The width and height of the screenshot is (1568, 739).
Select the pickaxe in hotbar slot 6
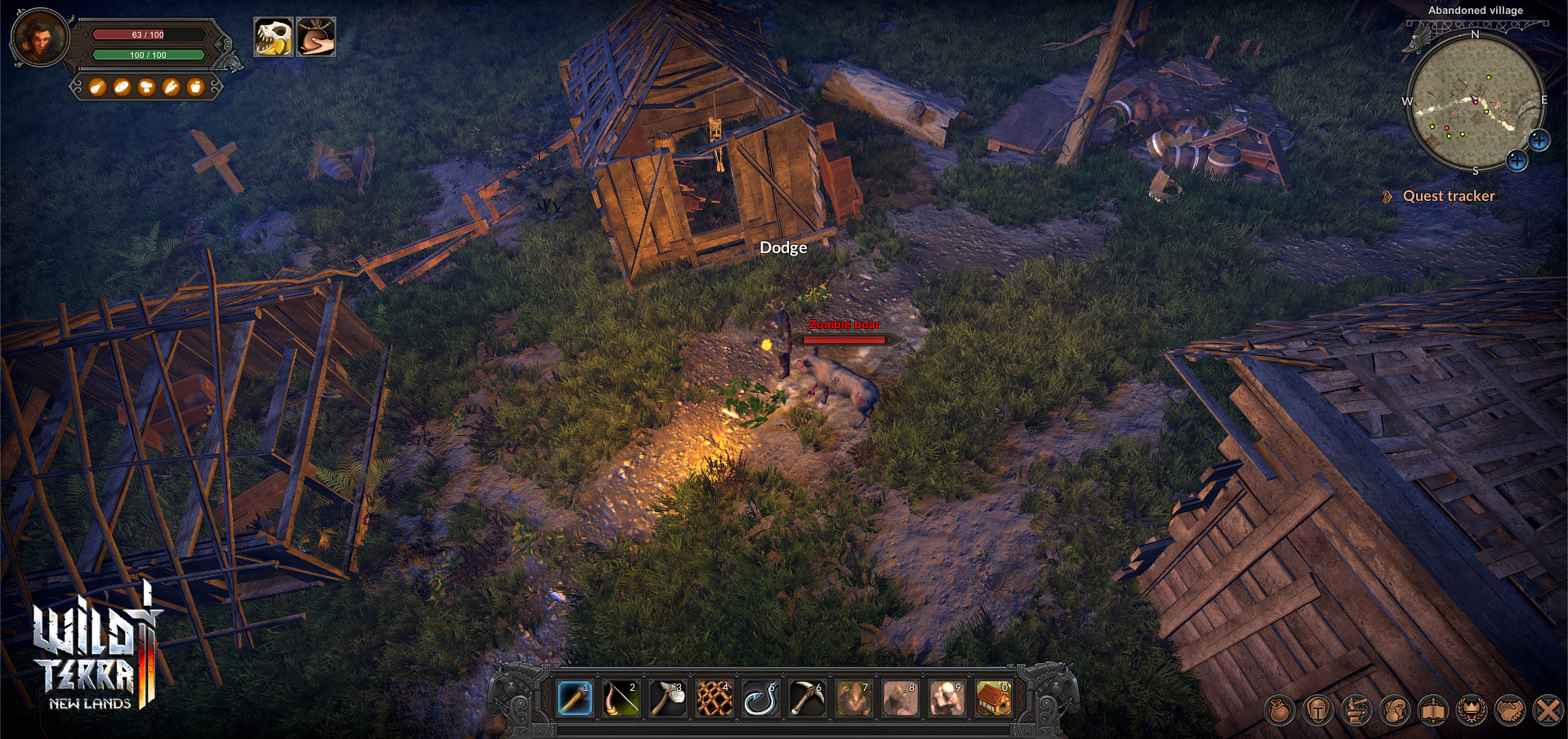807,699
